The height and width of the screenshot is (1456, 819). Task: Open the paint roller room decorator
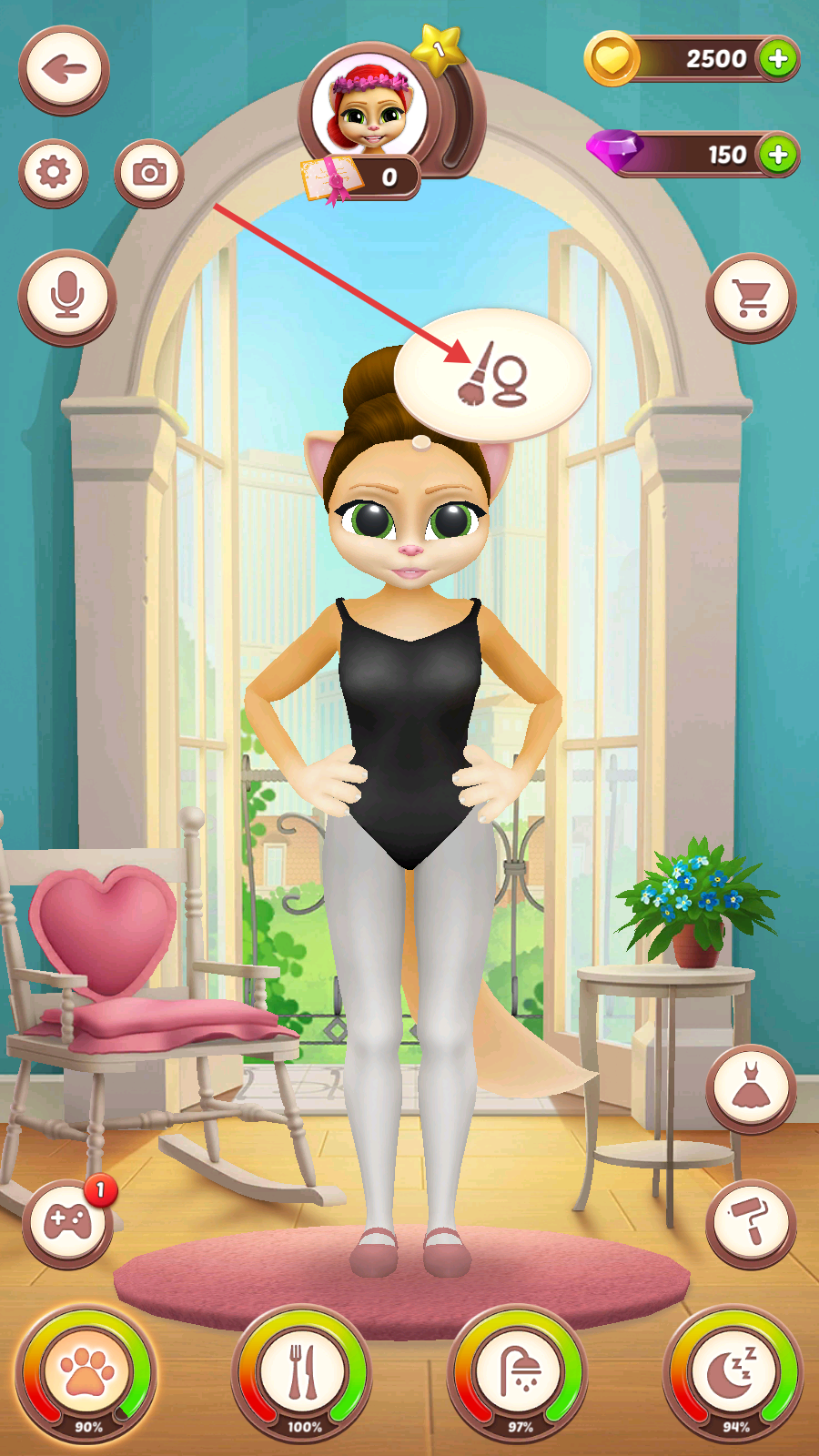pos(751,1222)
